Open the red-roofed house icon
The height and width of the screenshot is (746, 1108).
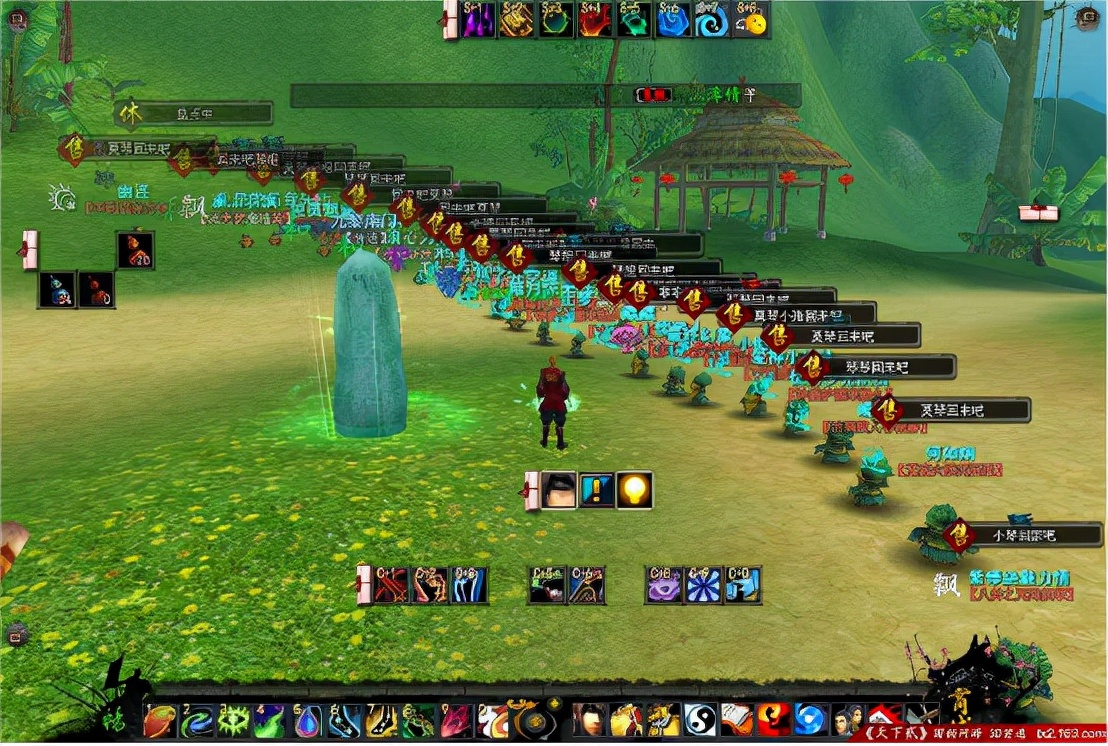[882, 719]
